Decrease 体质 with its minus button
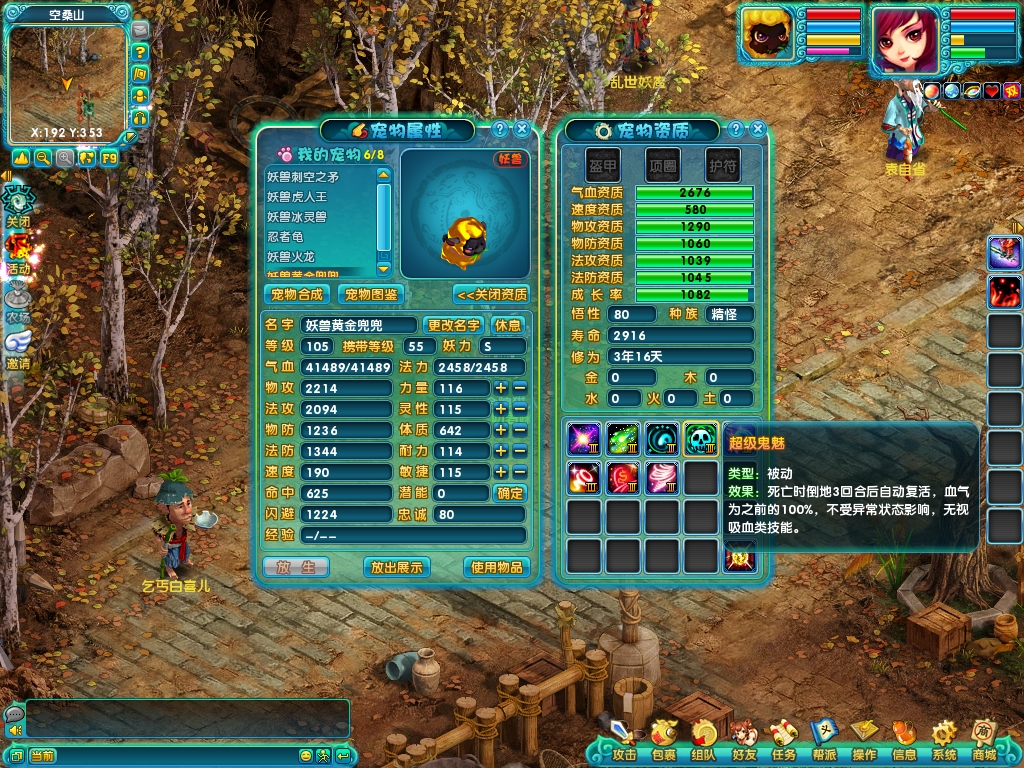The width and height of the screenshot is (1024, 768). [x=520, y=430]
